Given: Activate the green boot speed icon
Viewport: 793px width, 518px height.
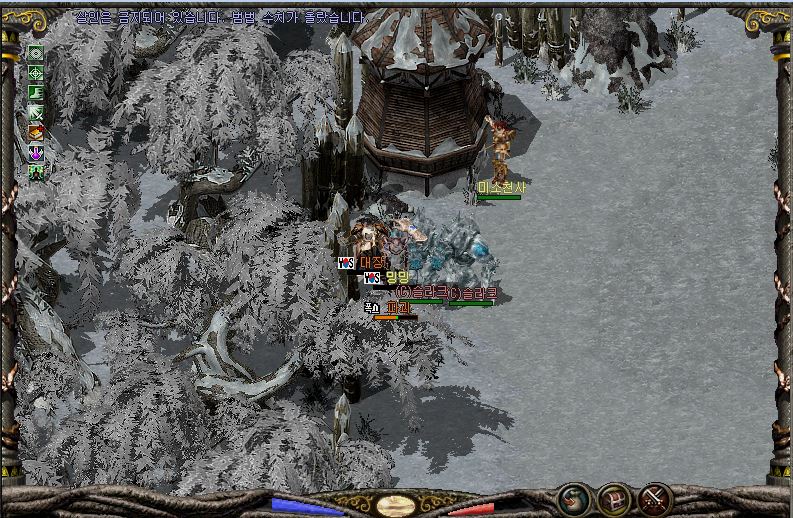Looking at the screenshot, I should coord(36,92).
